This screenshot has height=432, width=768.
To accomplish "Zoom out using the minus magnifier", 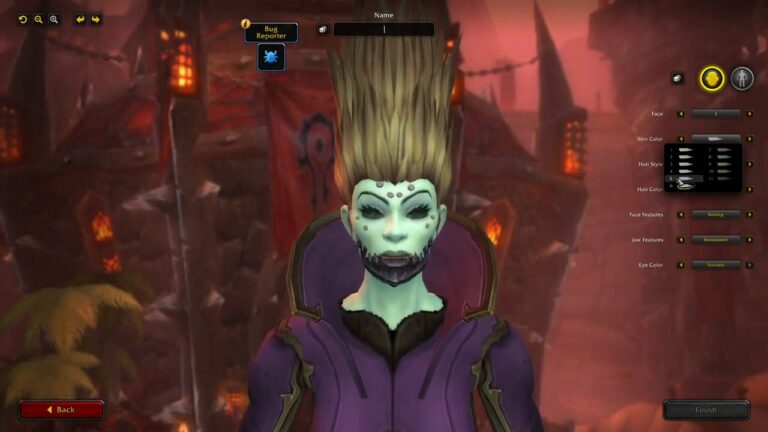I will pyautogui.click(x=39, y=19).
